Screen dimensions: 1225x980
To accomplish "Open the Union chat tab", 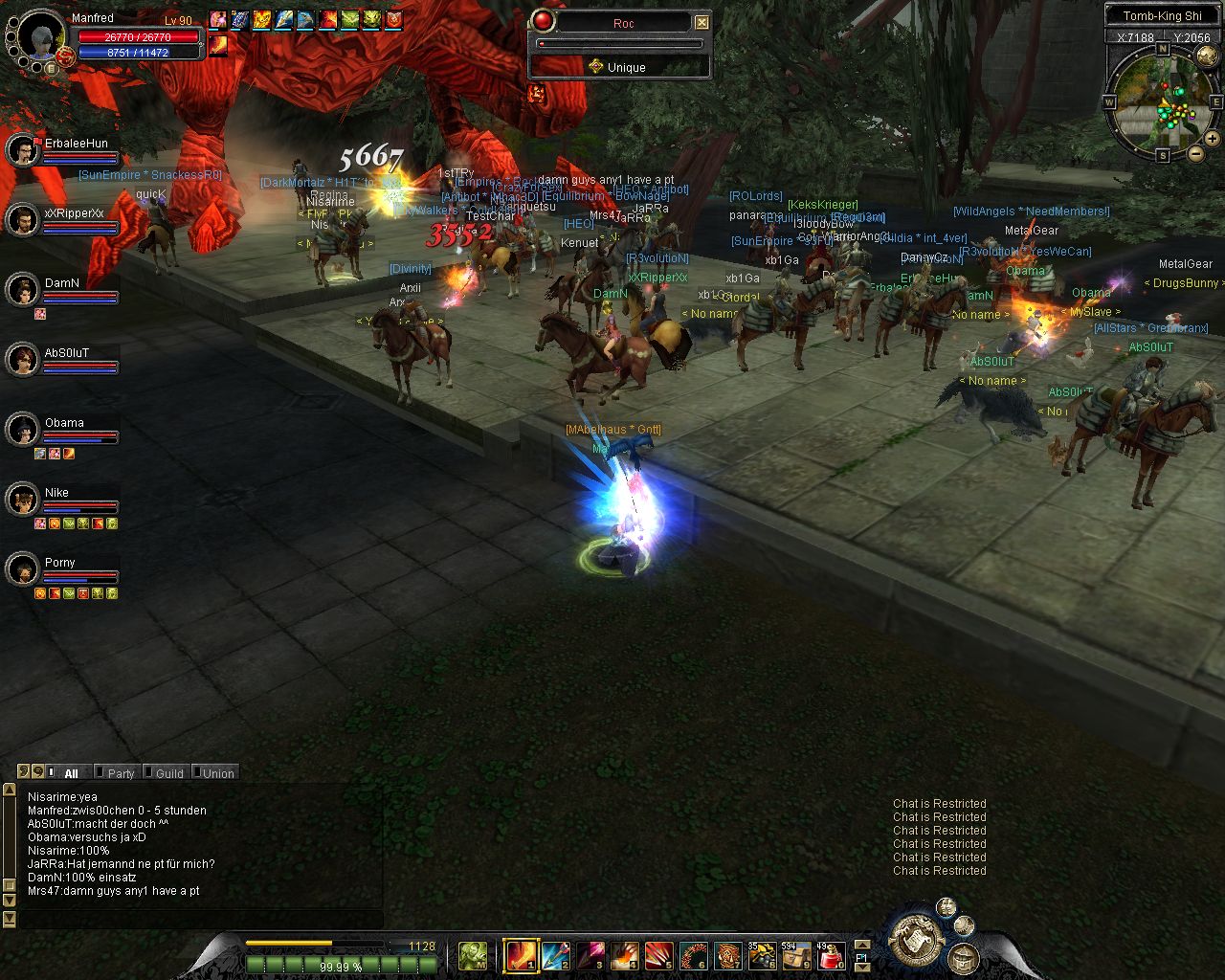I will pyautogui.click(x=217, y=773).
